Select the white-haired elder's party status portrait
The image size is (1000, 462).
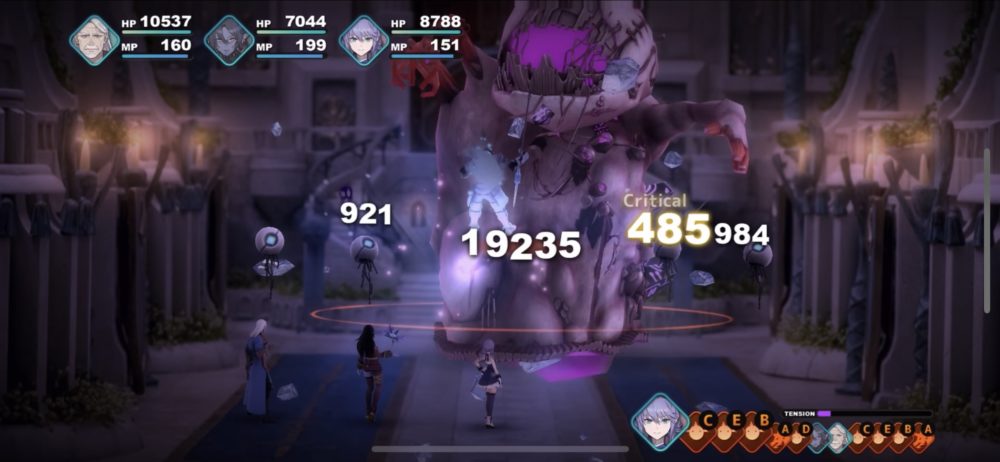coord(95,40)
